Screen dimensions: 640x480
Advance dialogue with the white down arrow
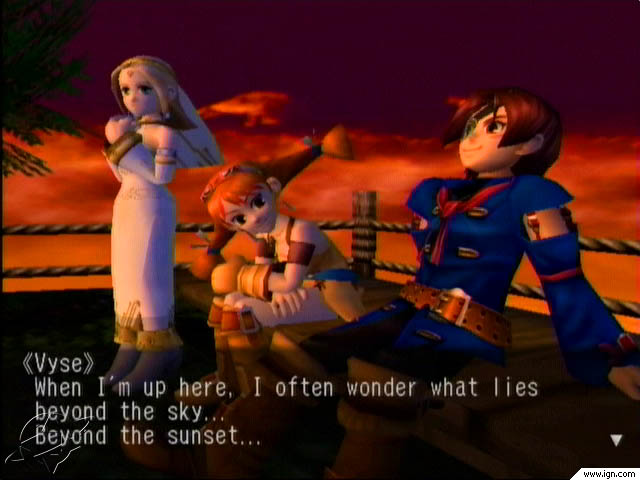coord(616,439)
